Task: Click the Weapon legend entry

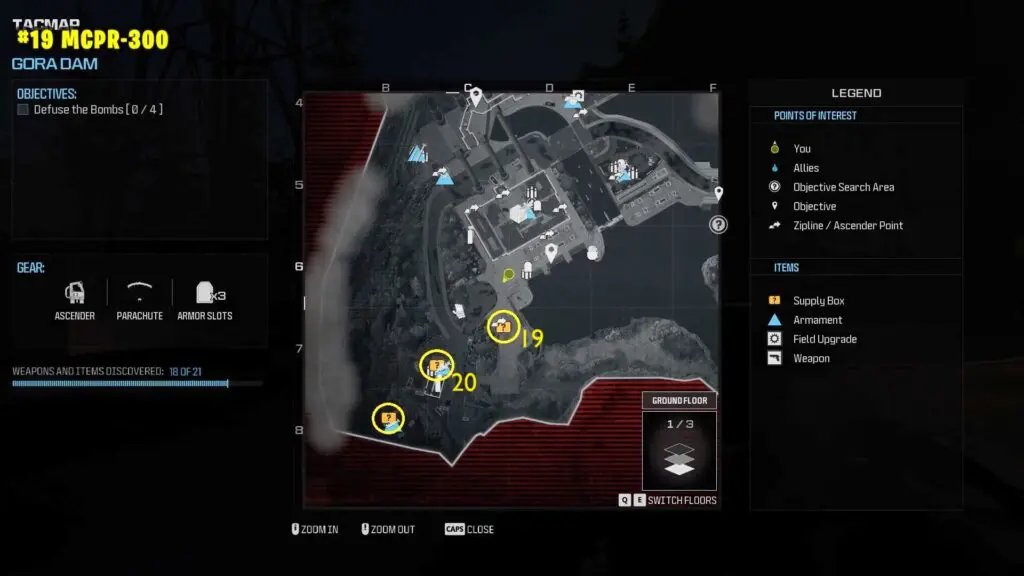Action: click(x=811, y=358)
